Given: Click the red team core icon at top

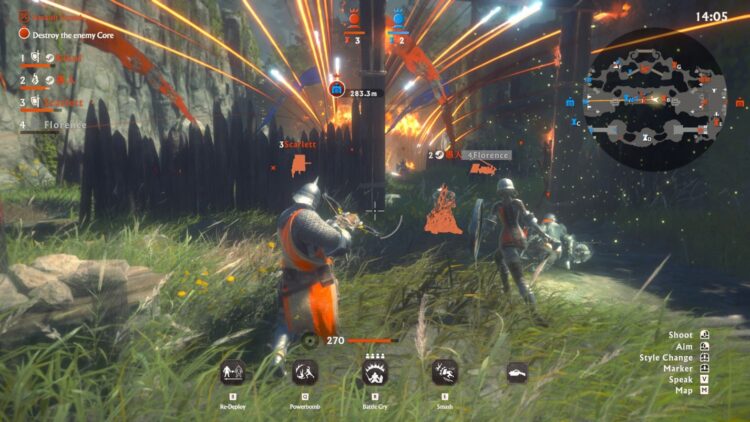Looking at the screenshot, I should 352,18.
